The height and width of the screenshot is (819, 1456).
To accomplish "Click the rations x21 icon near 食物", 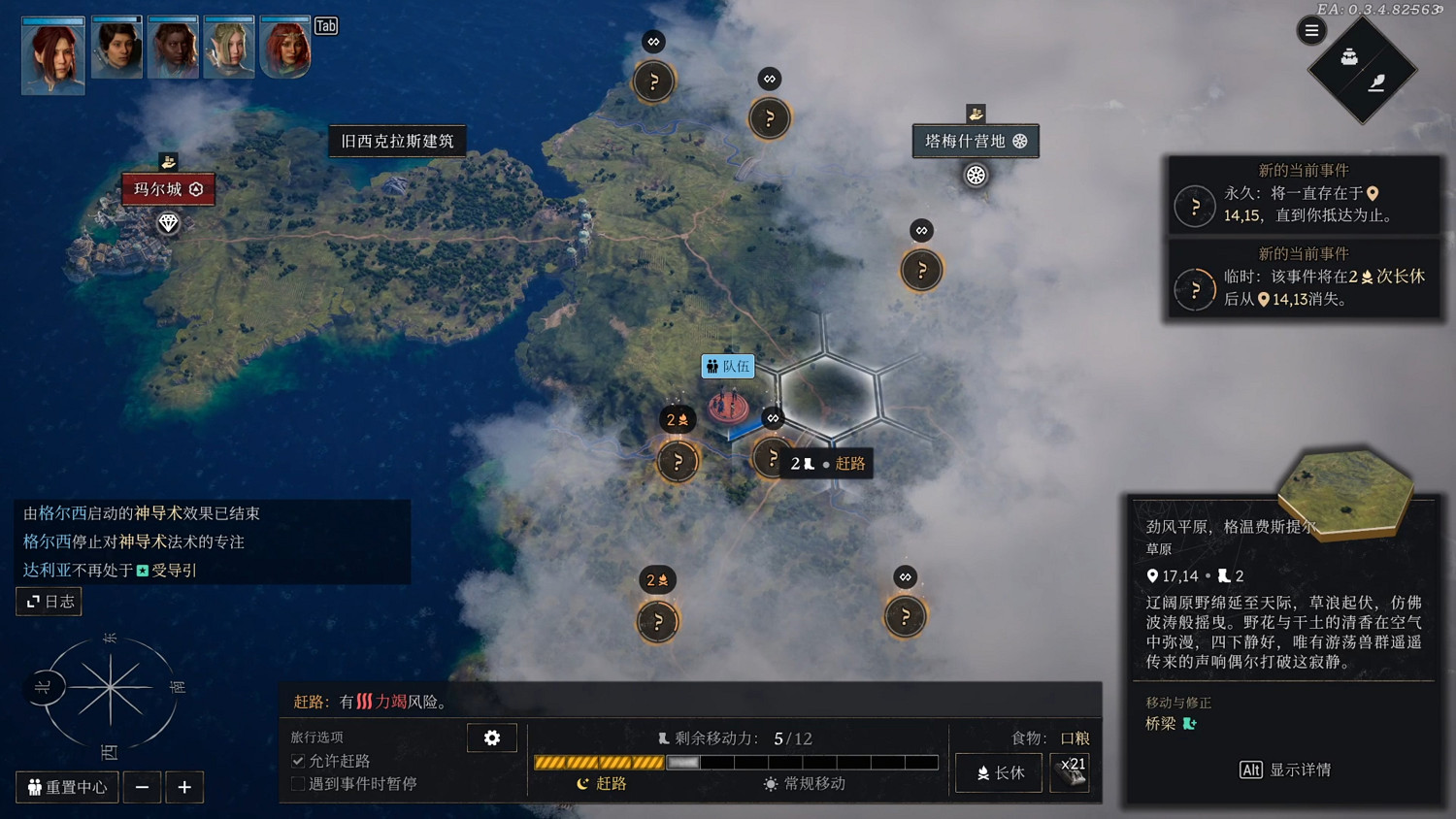I will click(1072, 772).
